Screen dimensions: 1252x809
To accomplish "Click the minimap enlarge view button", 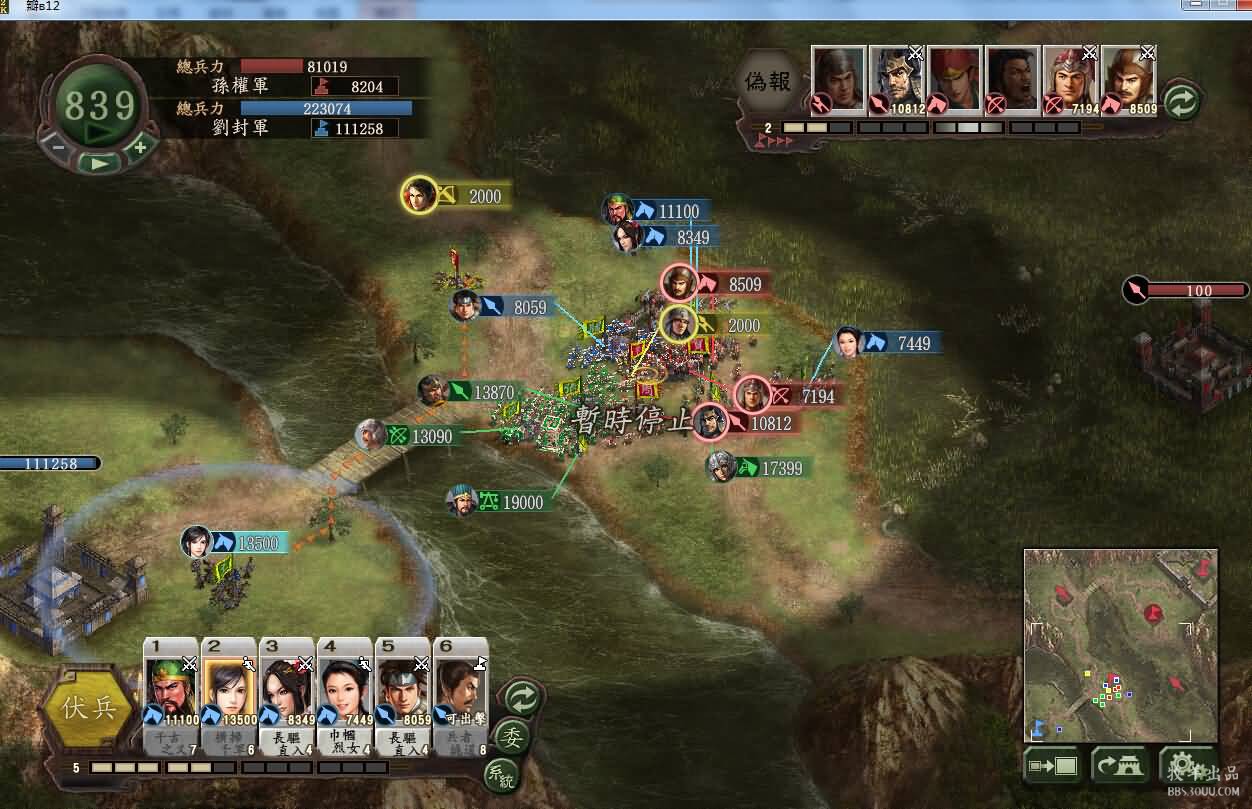I will coord(1053,767).
